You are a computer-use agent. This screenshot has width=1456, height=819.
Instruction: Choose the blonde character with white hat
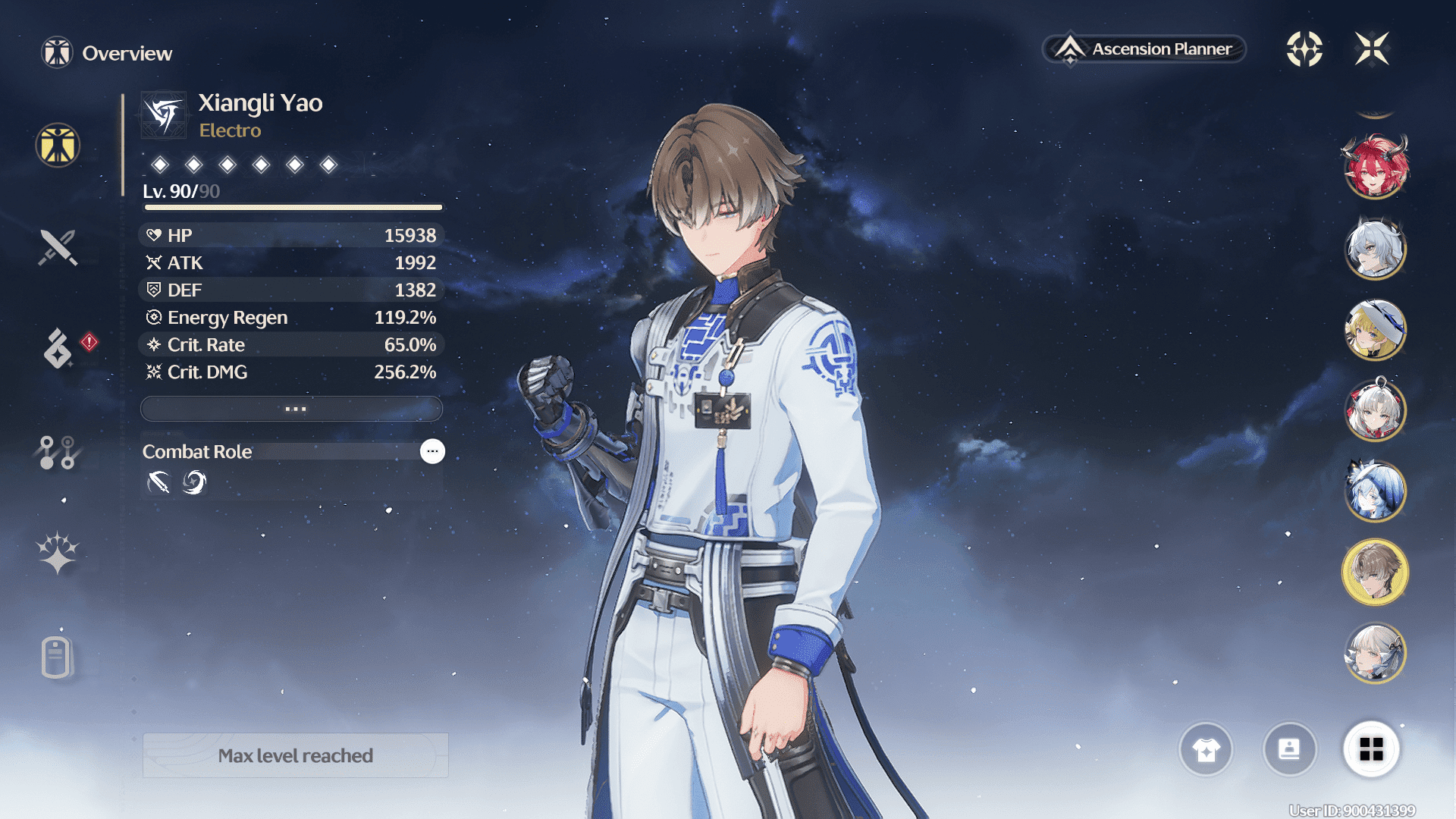1375,330
